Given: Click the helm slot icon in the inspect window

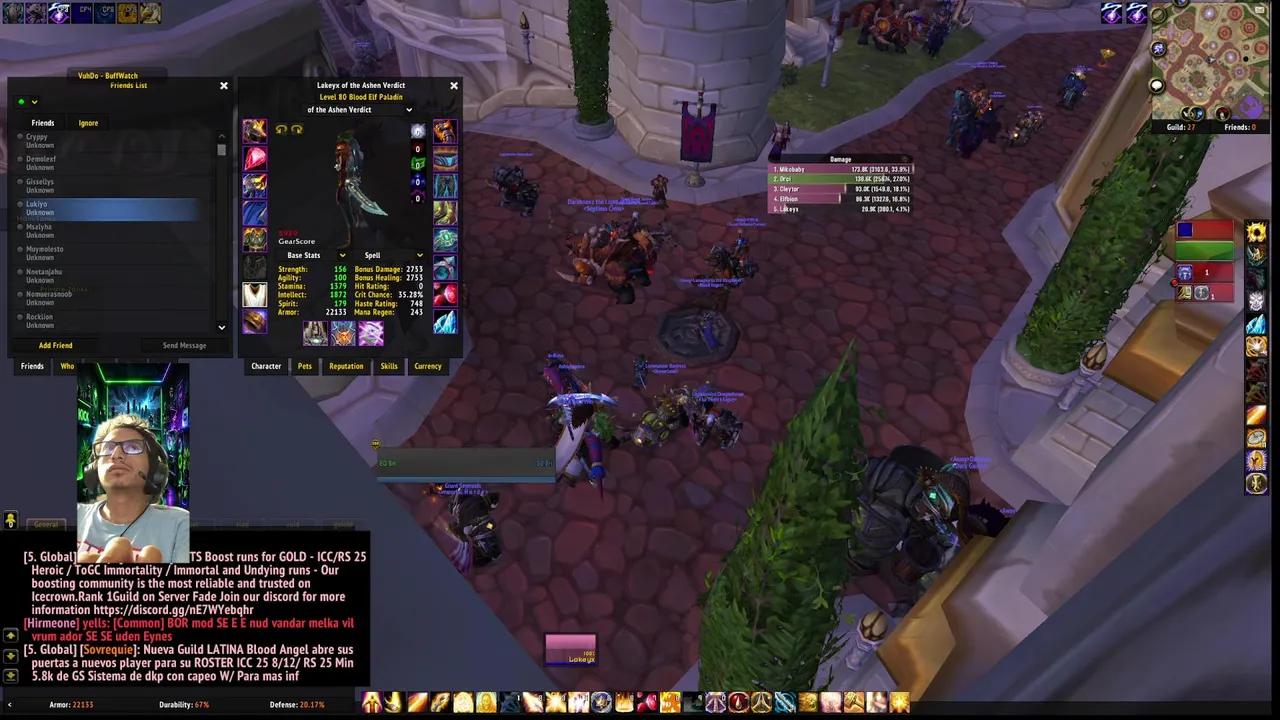Looking at the screenshot, I should [x=253, y=130].
